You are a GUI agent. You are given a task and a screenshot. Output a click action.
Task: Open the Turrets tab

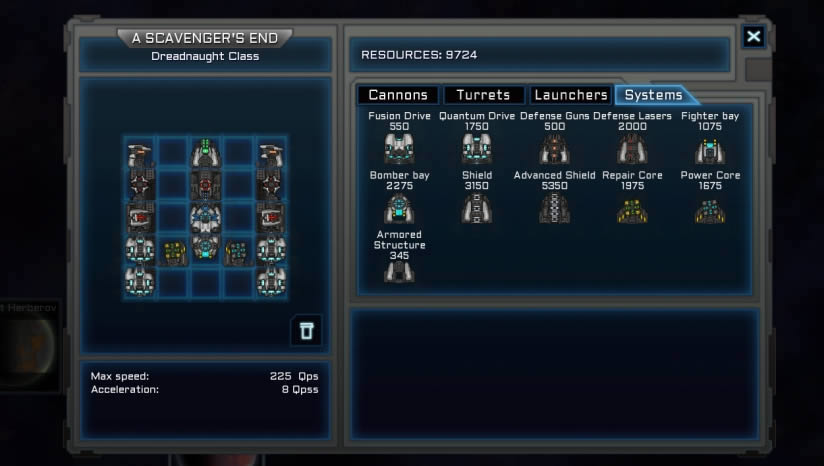(x=483, y=95)
